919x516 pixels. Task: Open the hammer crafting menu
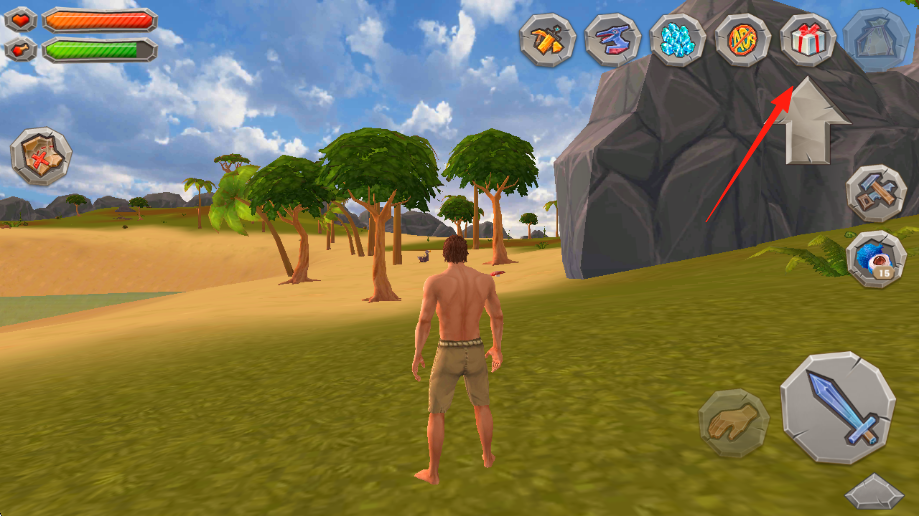pos(876,194)
